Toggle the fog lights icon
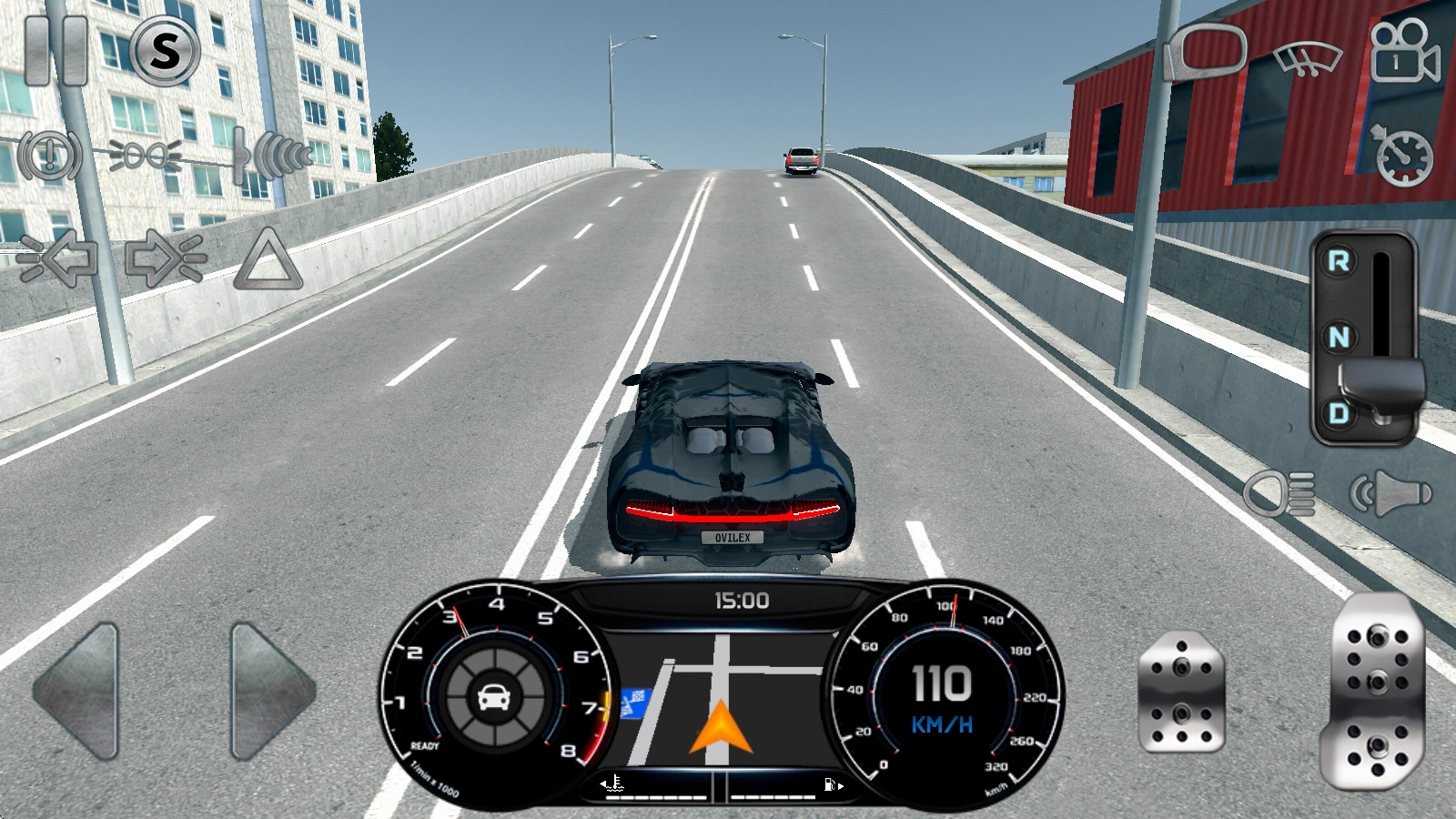 [x=145, y=156]
